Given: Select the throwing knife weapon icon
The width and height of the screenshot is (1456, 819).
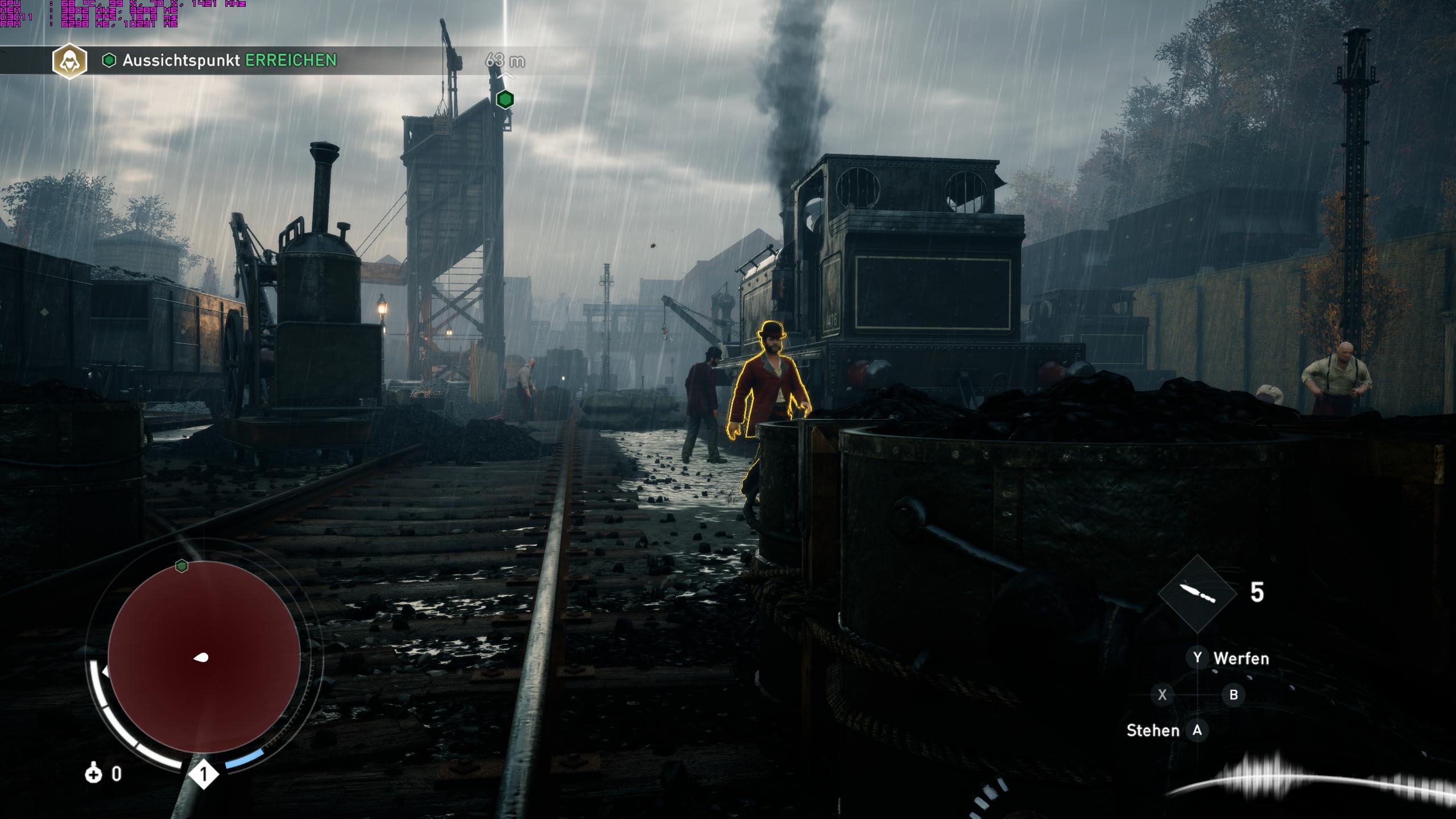Looking at the screenshot, I should point(1197,593).
